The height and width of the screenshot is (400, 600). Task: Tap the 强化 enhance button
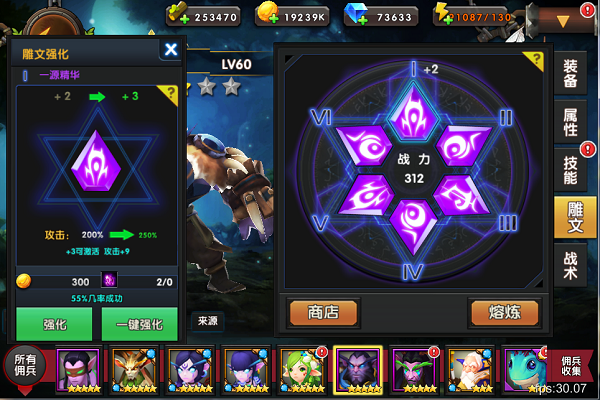(54, 324)
